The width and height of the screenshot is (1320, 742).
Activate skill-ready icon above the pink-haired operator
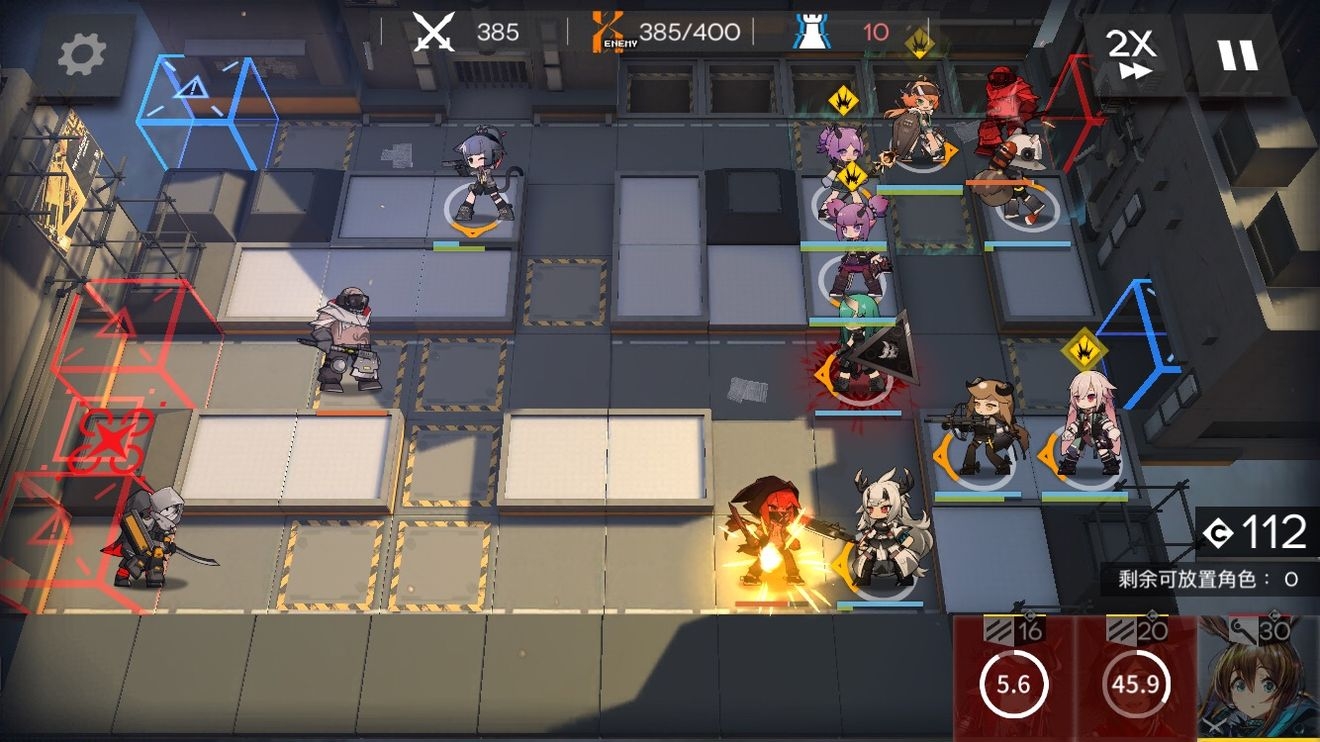pyautogui.click(x=1083, y=349)
